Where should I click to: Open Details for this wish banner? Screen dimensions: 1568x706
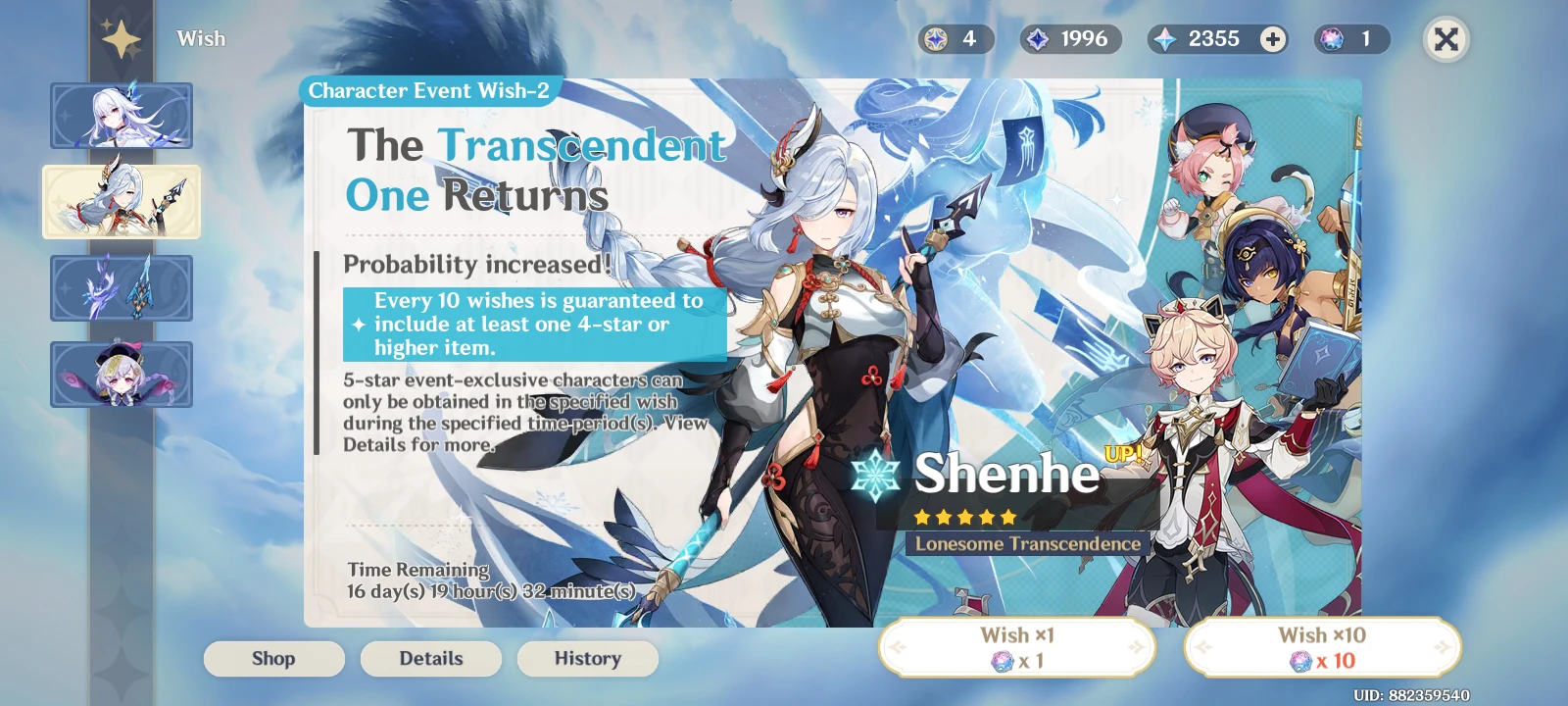click(x=430, y=658)
